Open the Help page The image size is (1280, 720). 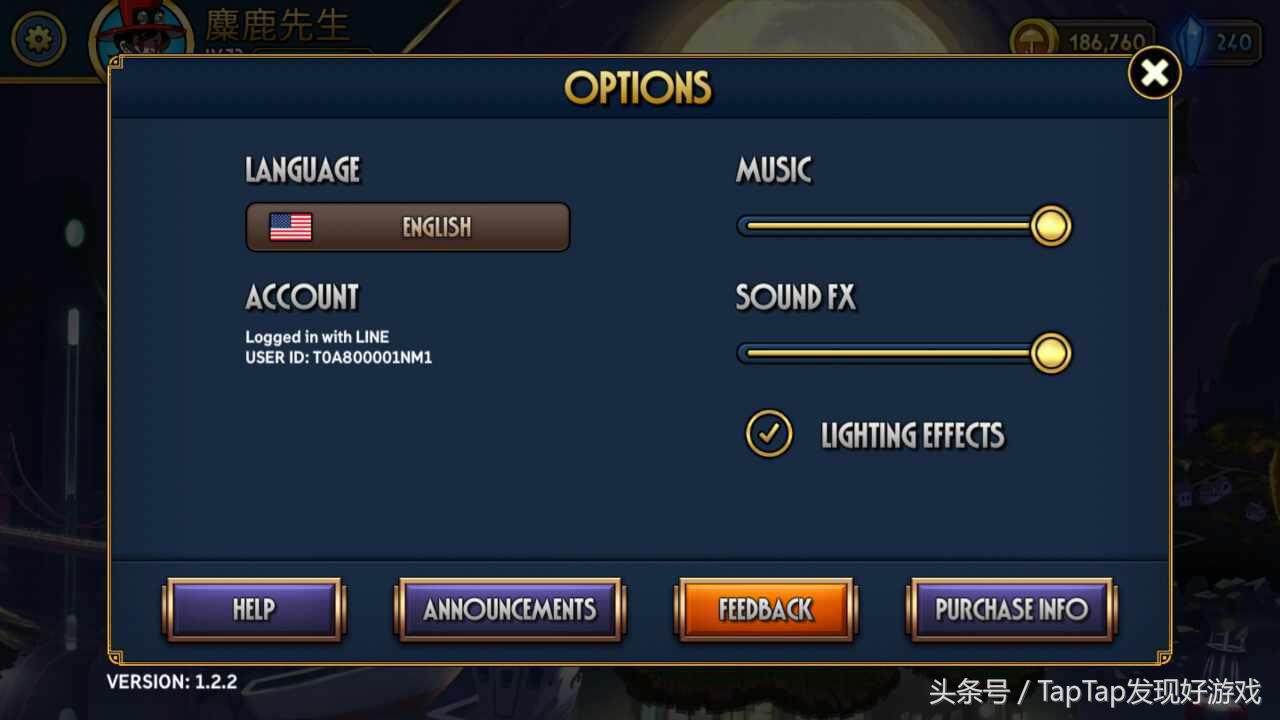tap(254, 609)
